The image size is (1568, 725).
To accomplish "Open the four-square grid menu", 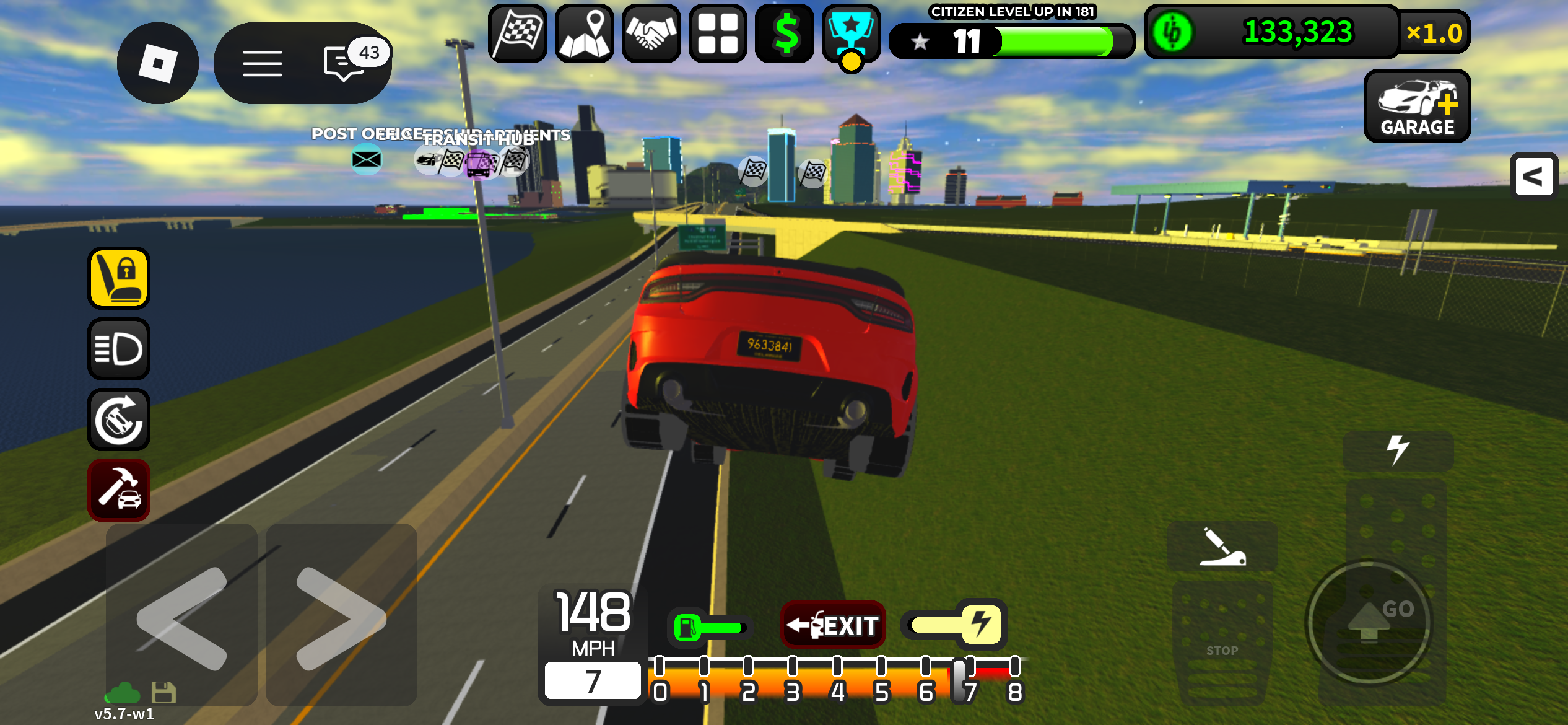I will coord(718,33).
